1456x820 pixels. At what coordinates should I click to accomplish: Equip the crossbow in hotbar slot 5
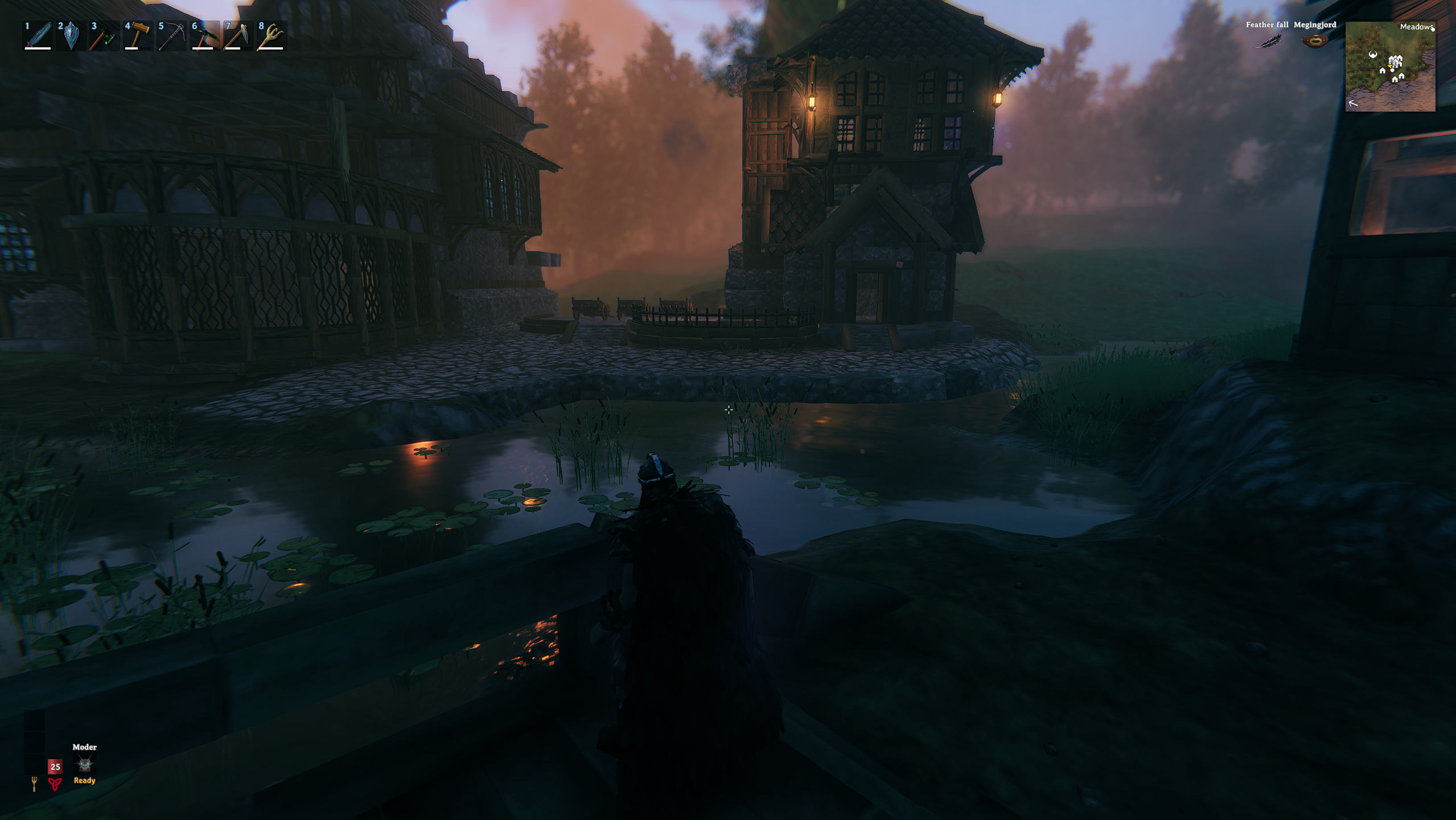tap(171, 36)
